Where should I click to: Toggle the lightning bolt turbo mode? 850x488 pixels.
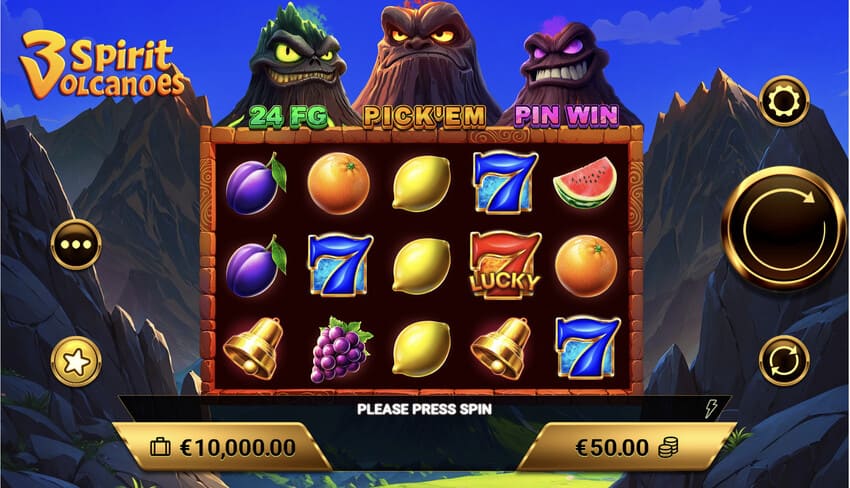(712, 408)
